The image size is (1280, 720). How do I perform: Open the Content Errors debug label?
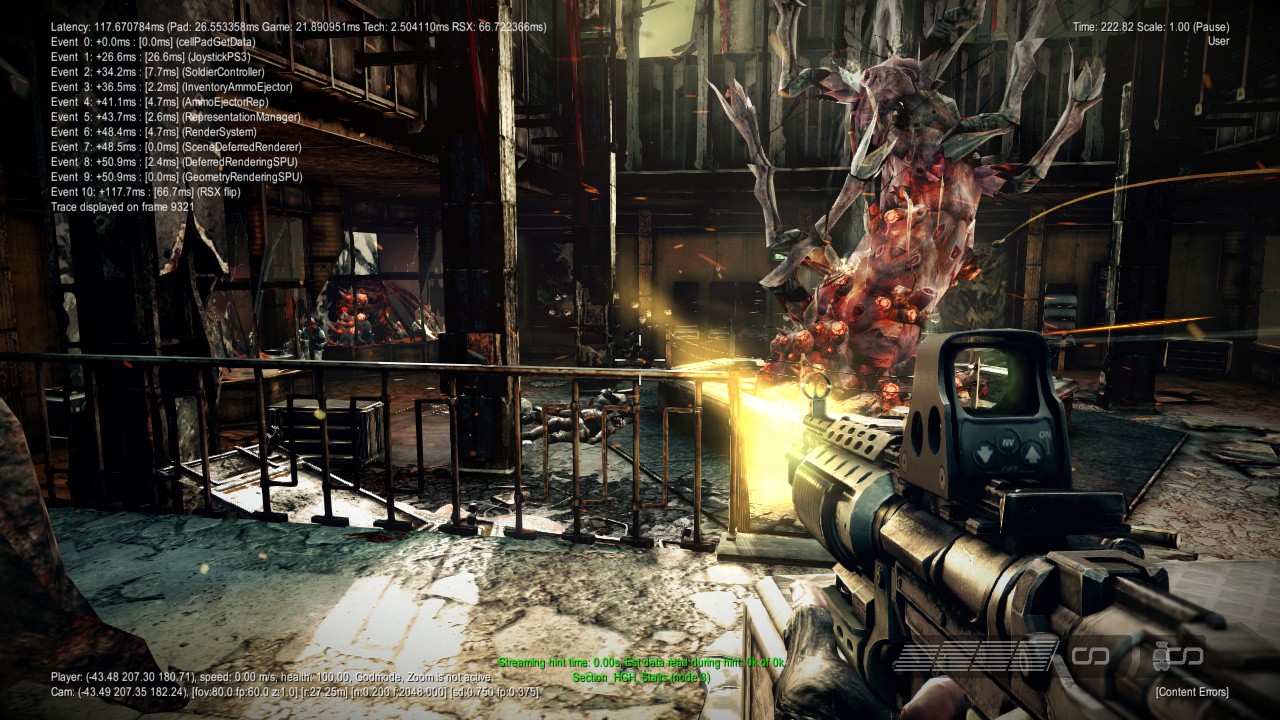click(1192, 692)
